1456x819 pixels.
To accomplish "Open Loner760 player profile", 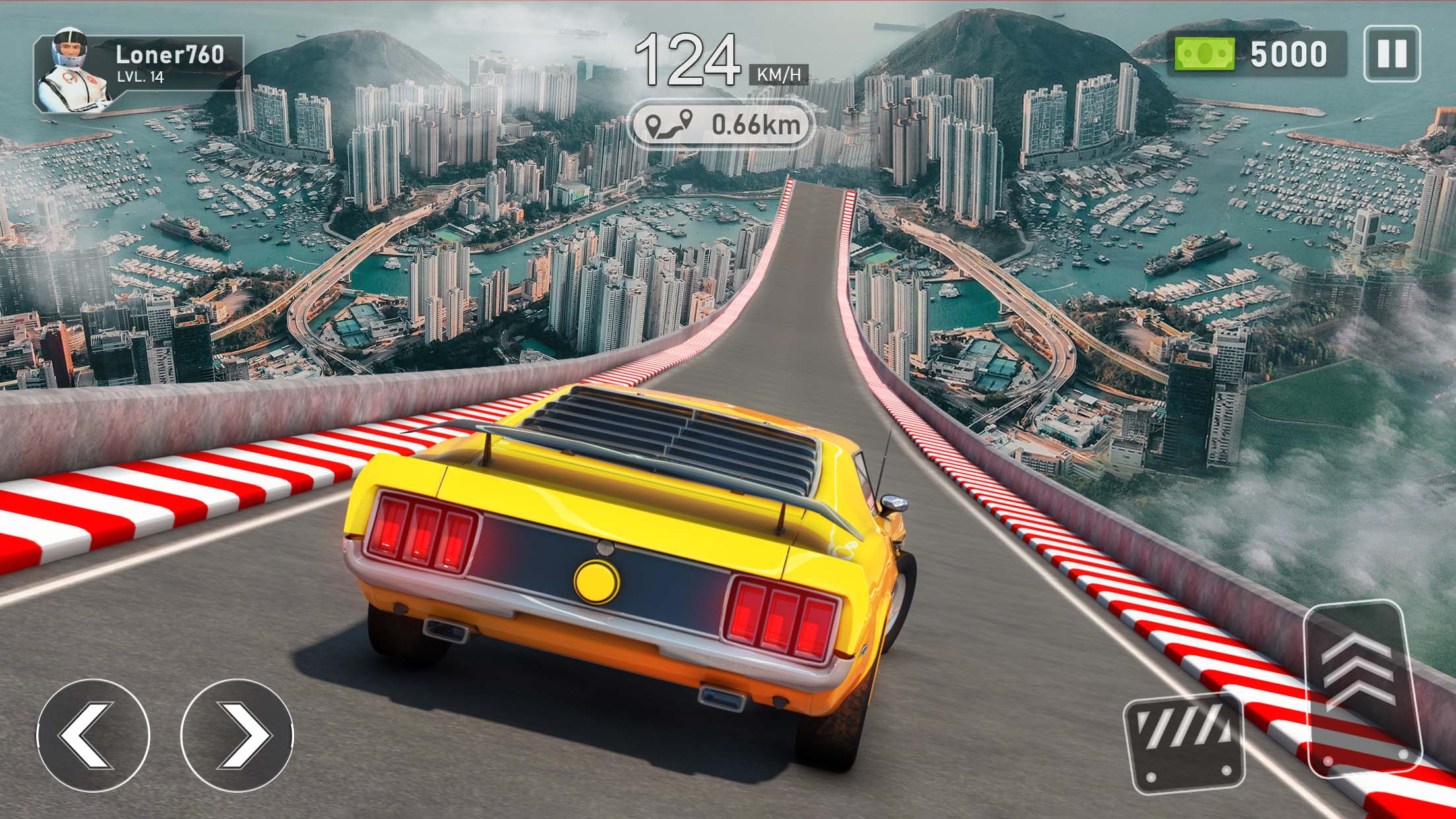I will (138, 72).
